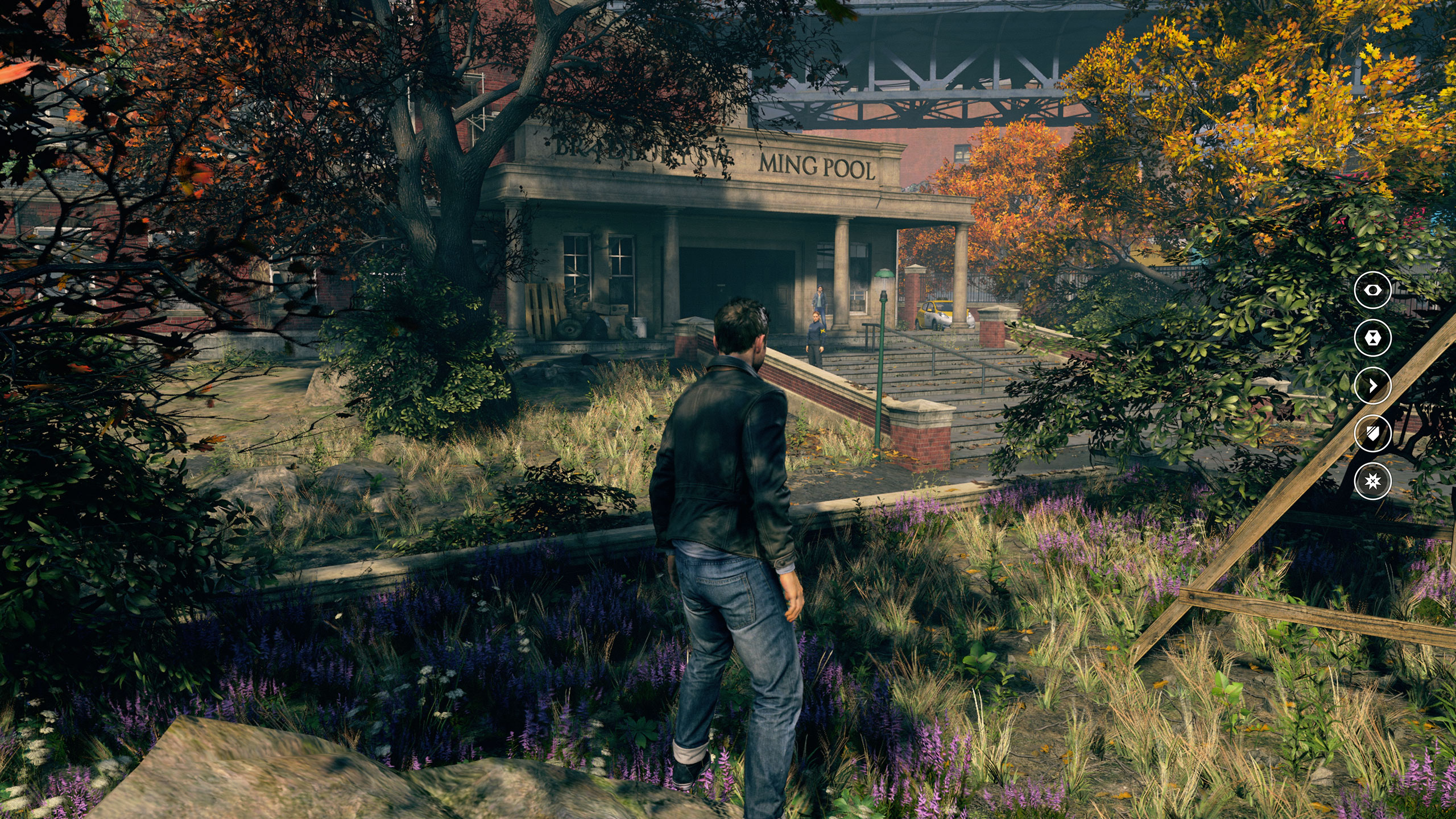1456x819 pixels.
Task: Select the Time Shield ability icon
Action: click(x=1373, y=433)
